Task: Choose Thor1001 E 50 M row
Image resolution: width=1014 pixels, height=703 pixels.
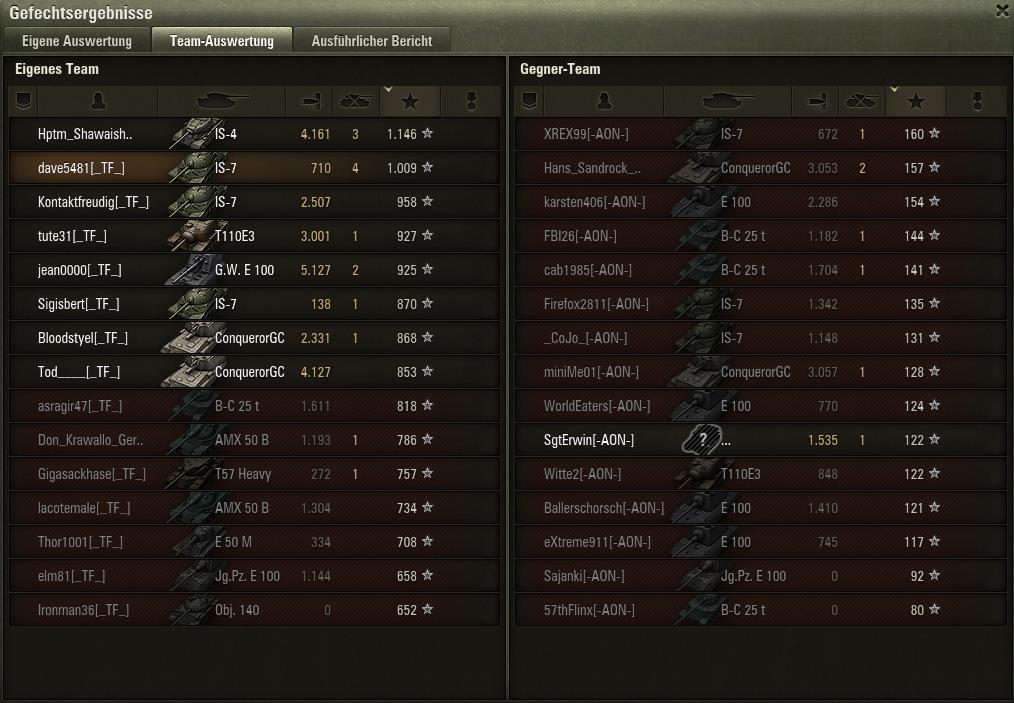Action: pos(254,542)
